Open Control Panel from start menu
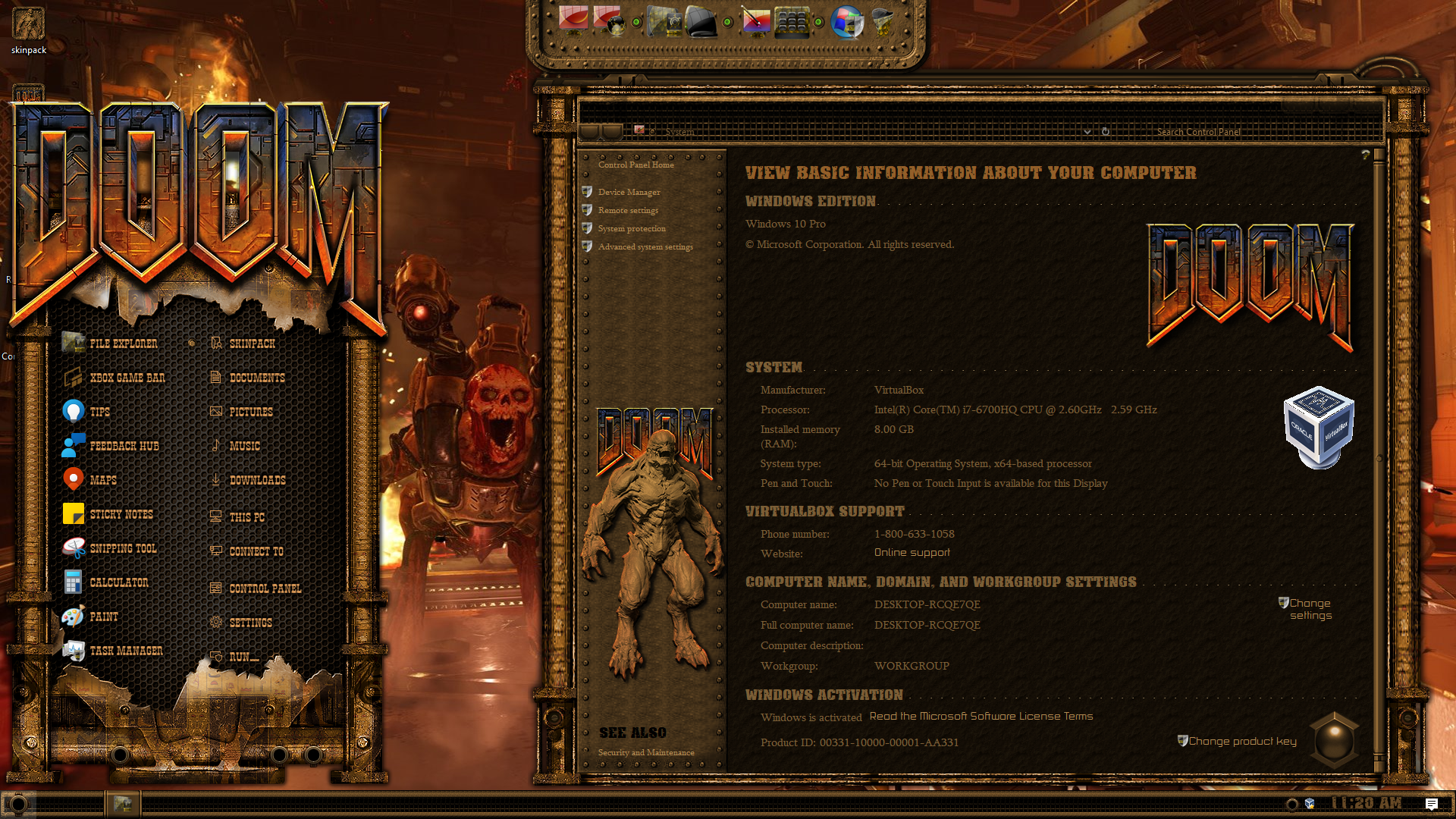 click(x=265, y=588)
